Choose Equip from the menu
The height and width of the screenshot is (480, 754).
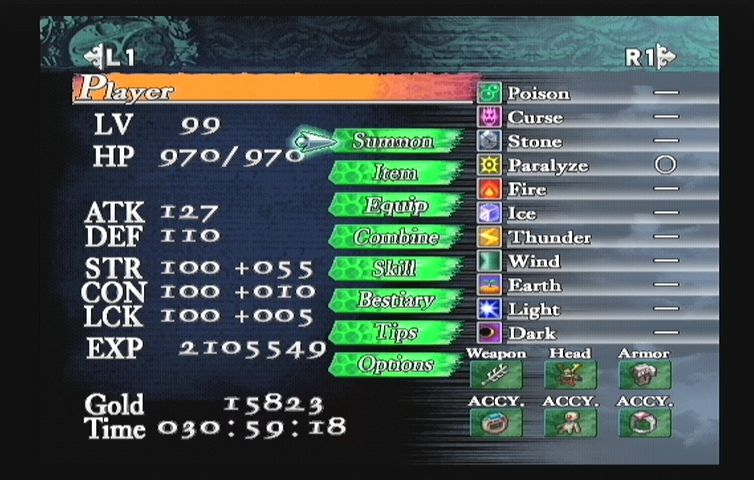pyautogui.click(x=394, y=205)
